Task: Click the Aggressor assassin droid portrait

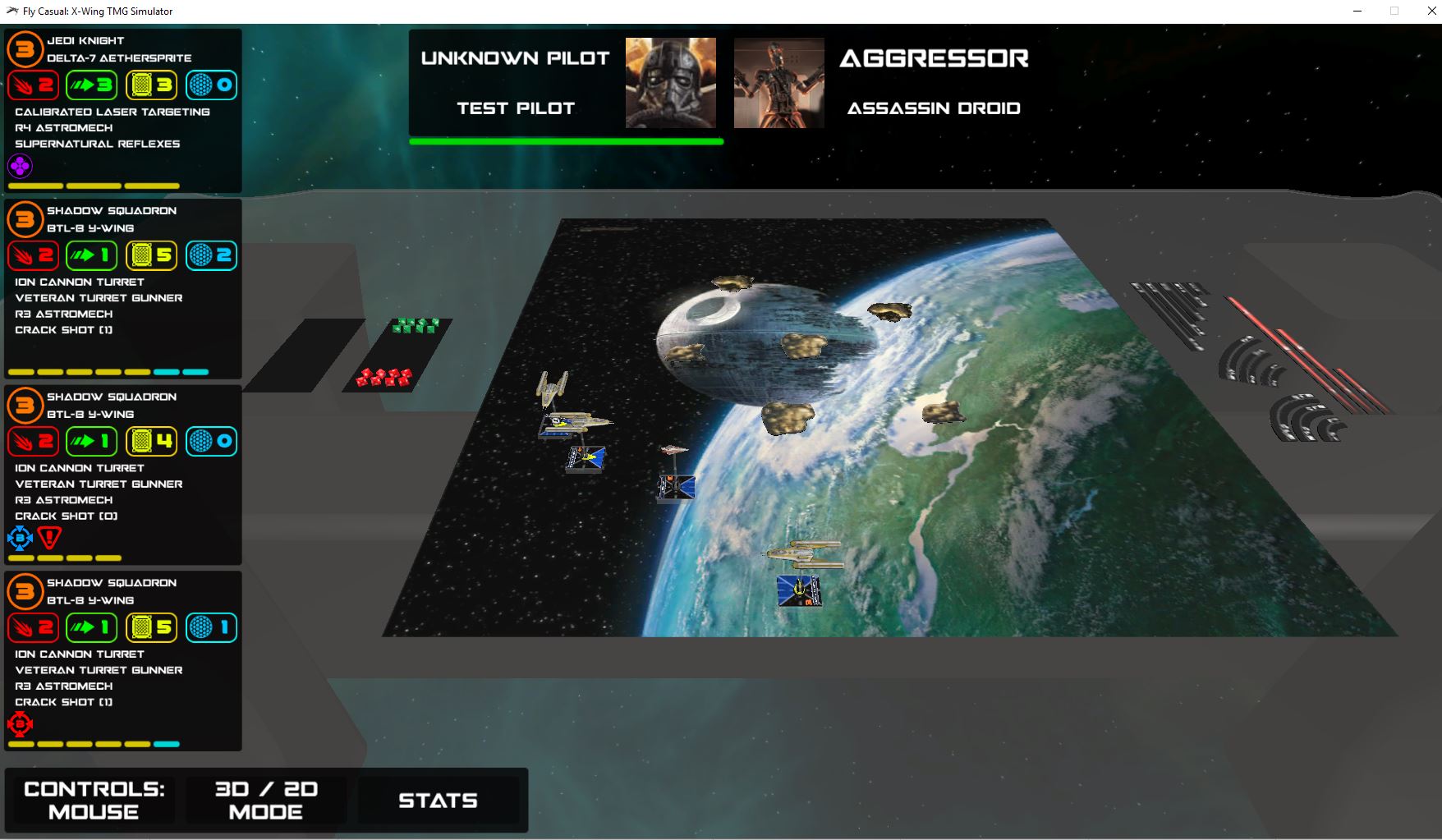Action: point(778,83)
